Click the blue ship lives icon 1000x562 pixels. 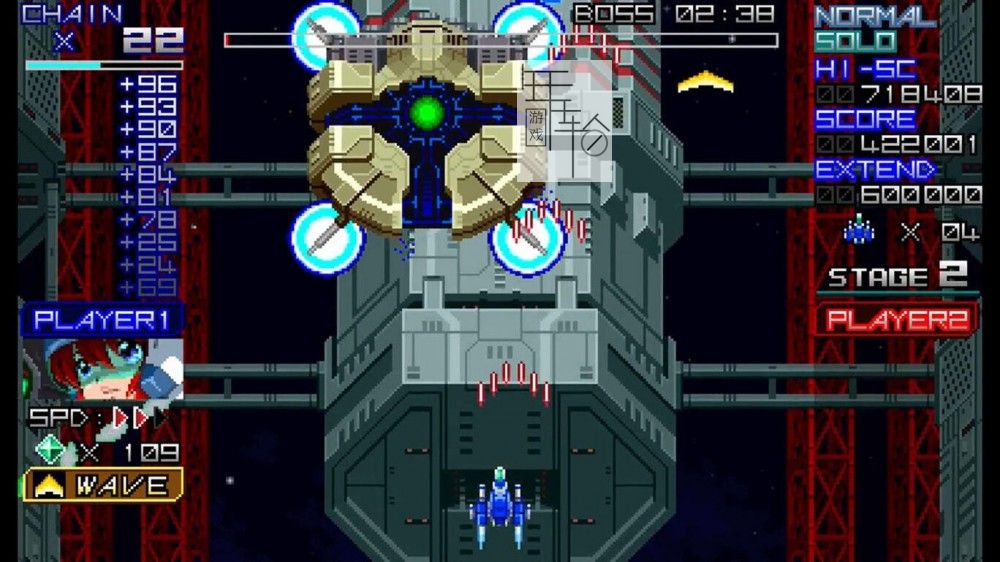[859, 232]
